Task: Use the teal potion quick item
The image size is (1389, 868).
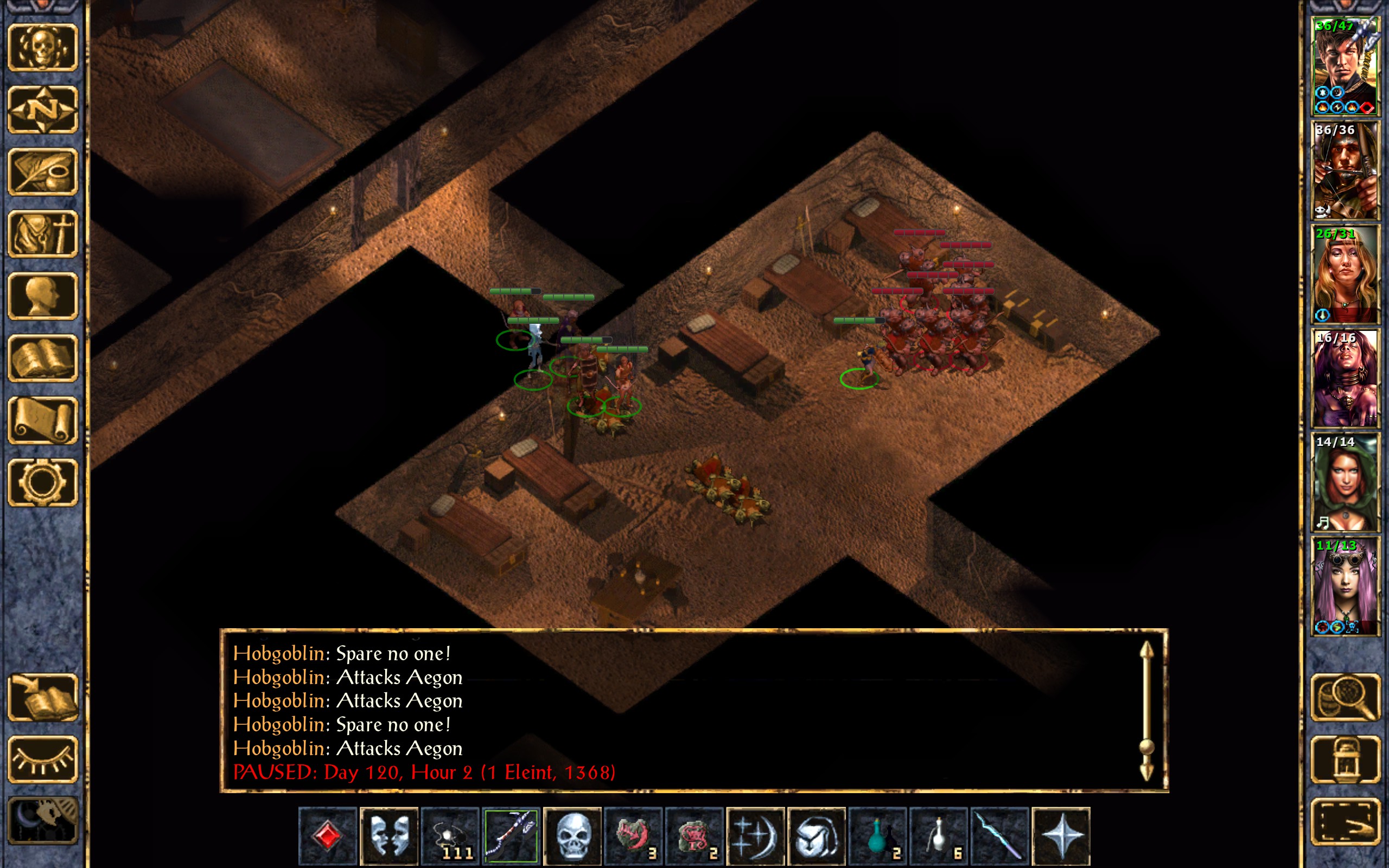Action: point(877,836)
